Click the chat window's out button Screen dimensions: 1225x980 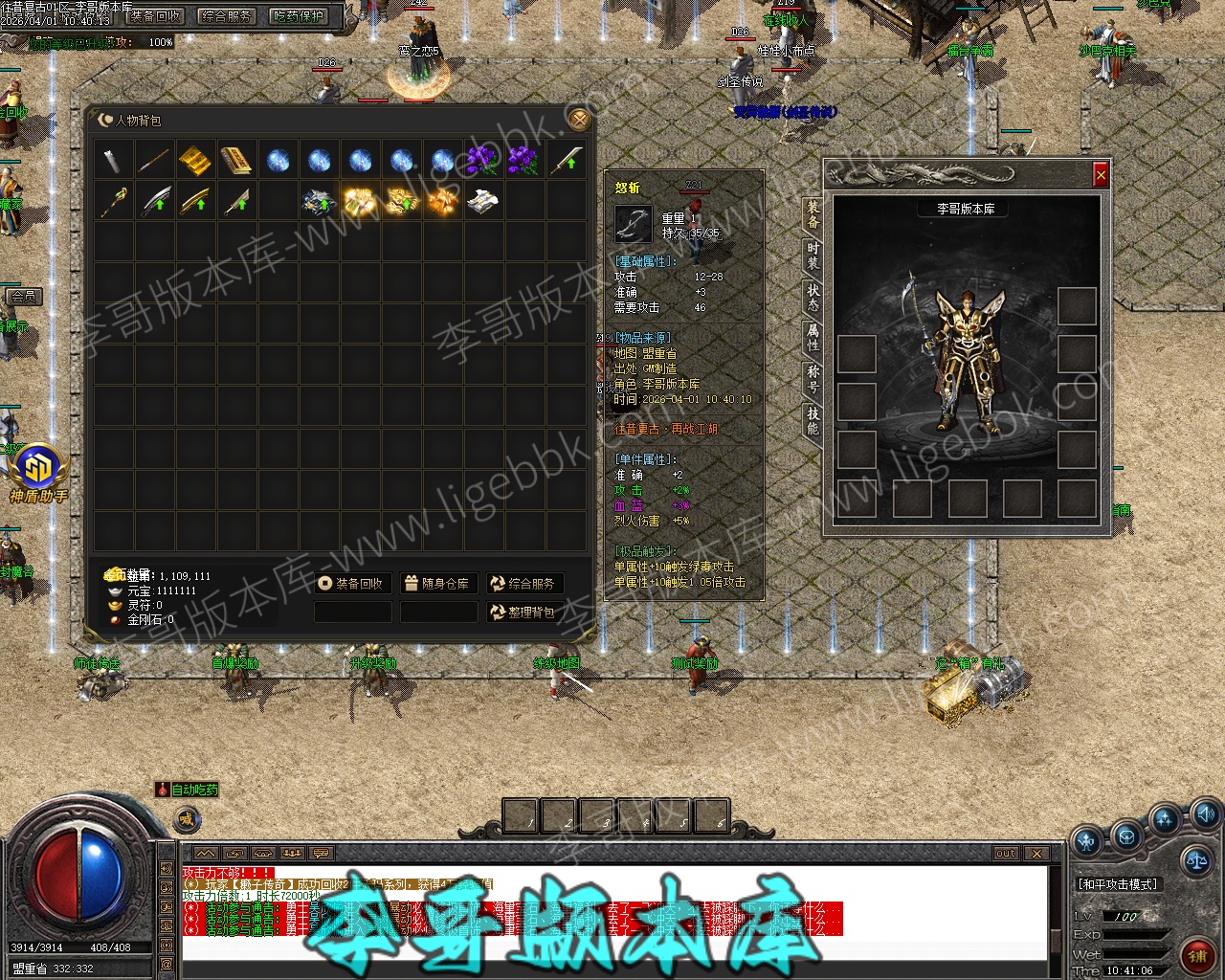pyautogui.click(x=1005, y=853)
